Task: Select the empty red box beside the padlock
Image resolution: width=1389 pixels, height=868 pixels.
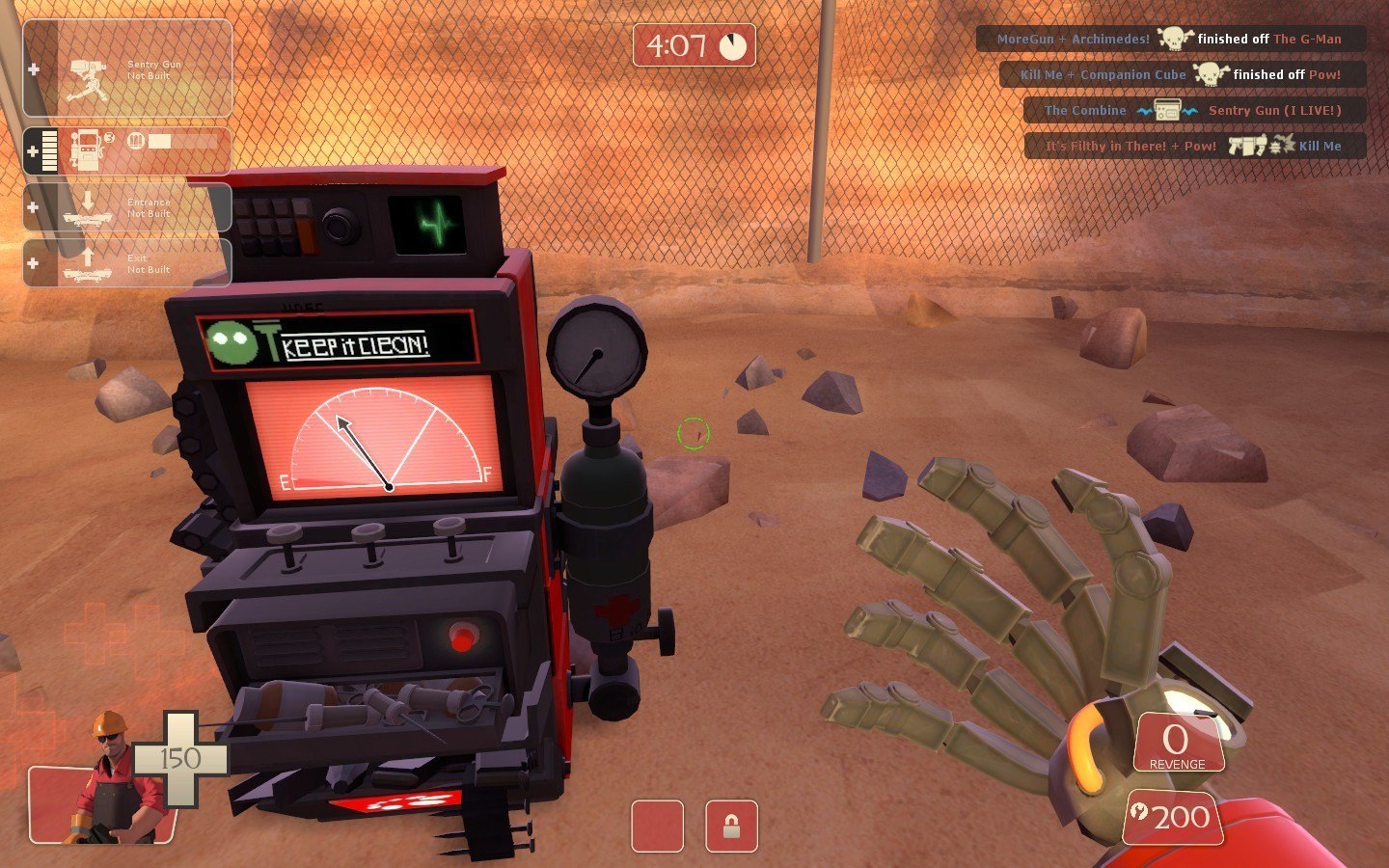Action: [x=657, y=827]
